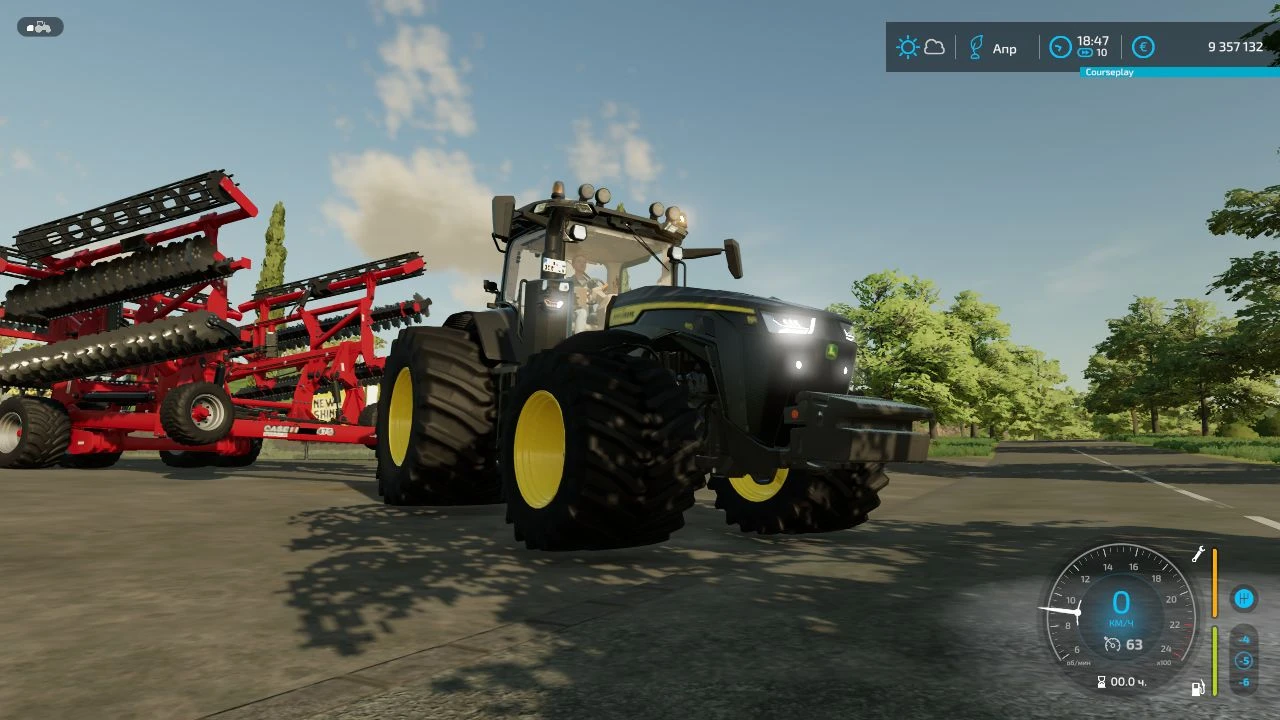Screen dimensions: 1280x720
Task: Select the fuel pump icon
Action: [1198, 688]
